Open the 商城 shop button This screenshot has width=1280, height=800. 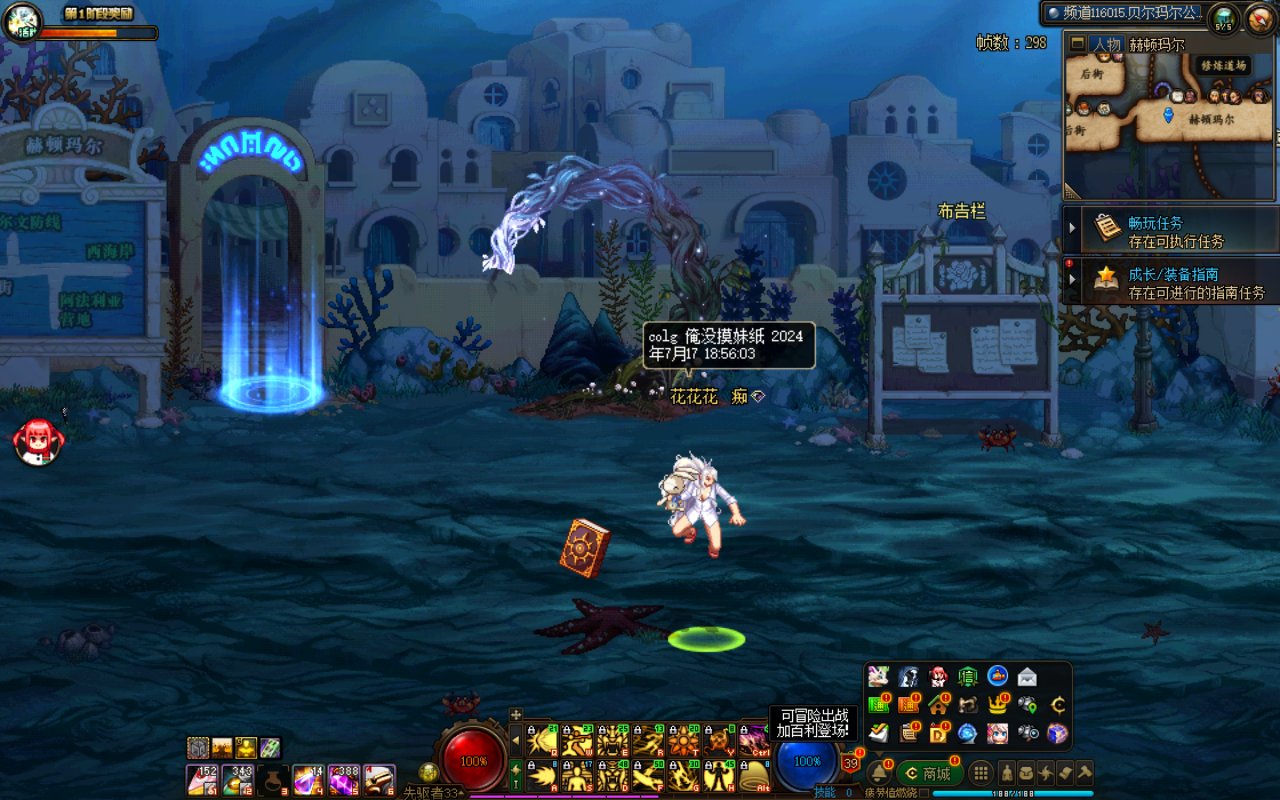click(928, 773)
